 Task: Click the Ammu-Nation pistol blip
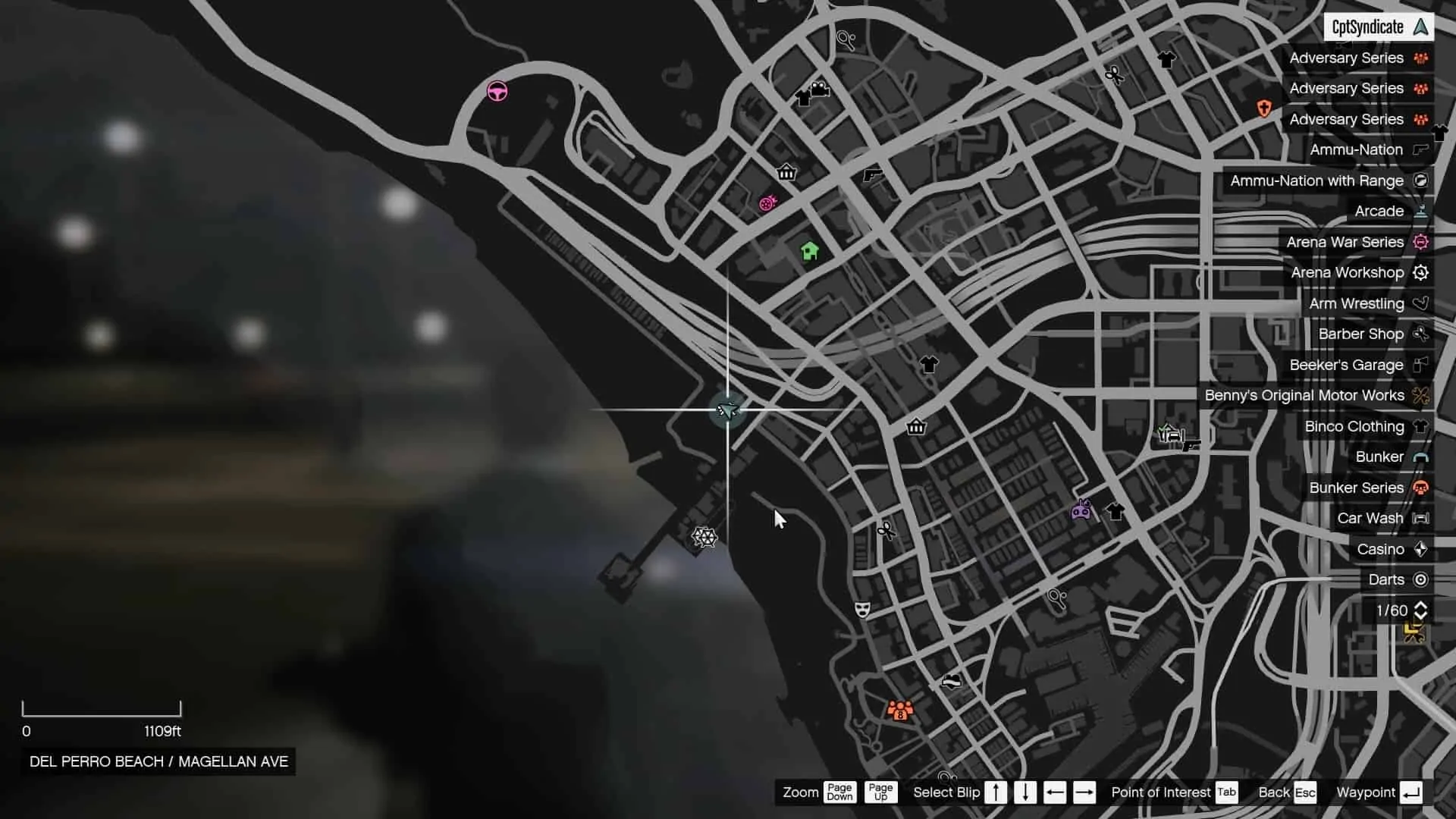tap(874, 173)
